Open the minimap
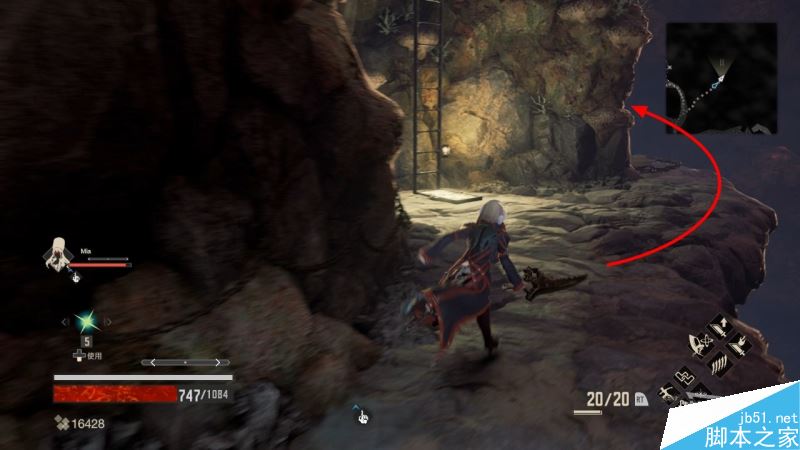The width and height of the screenshot is (800, 450). (x=722, y=78)
